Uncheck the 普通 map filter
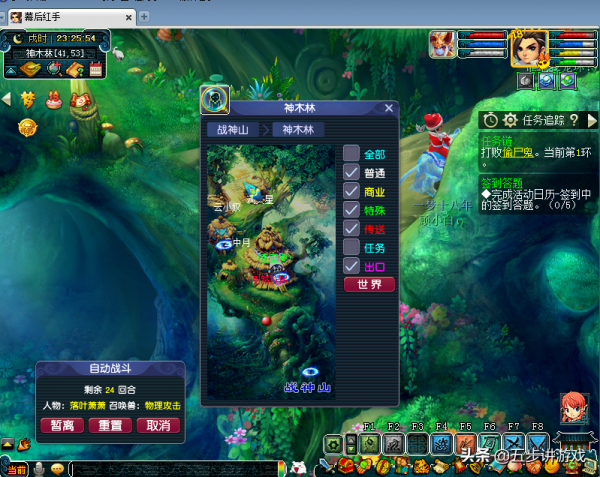600x477 pixels. coord(351,172)
